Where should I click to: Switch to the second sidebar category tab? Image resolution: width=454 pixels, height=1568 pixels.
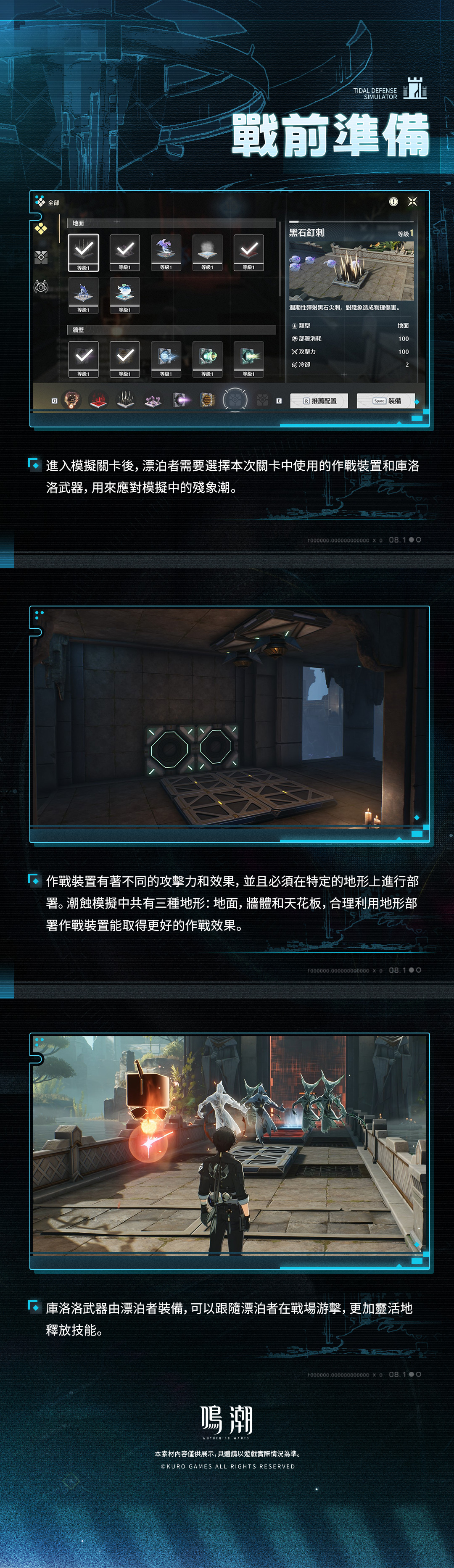click(x=41, y=257)
